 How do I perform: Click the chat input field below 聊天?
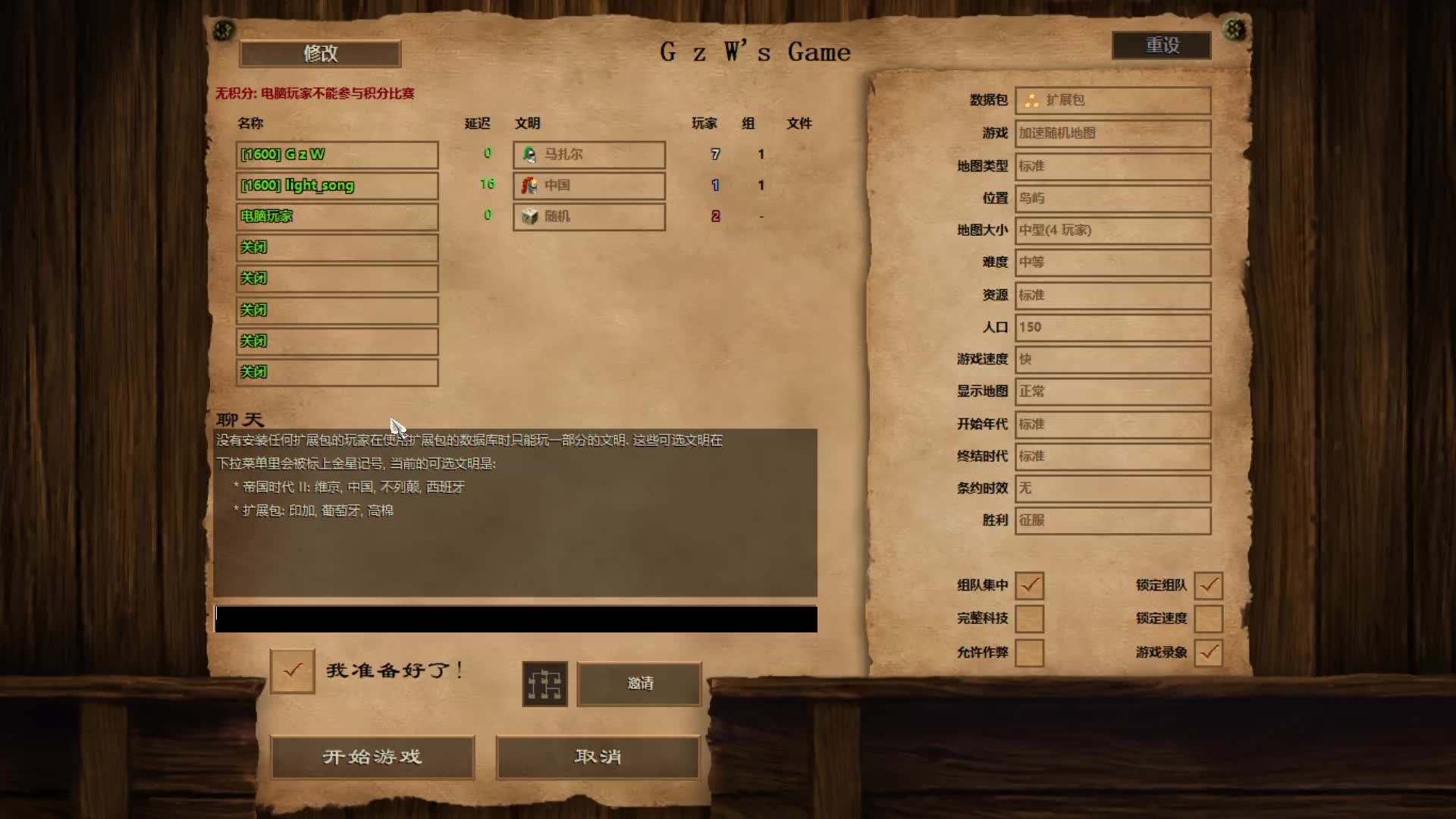click(516, 618)
